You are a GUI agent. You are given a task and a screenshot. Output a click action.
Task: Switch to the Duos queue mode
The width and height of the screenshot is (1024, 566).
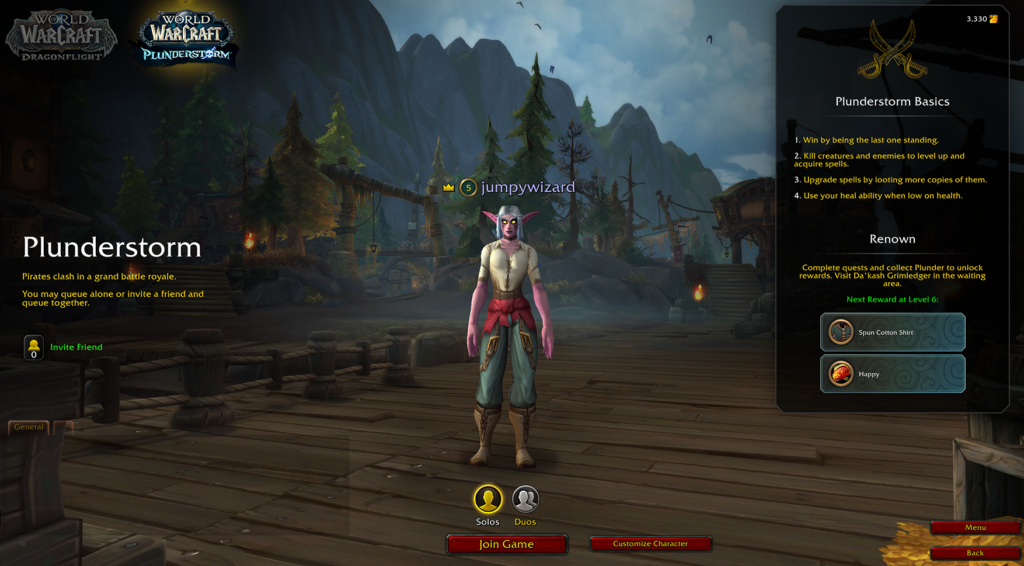click(x=525, y=498)
